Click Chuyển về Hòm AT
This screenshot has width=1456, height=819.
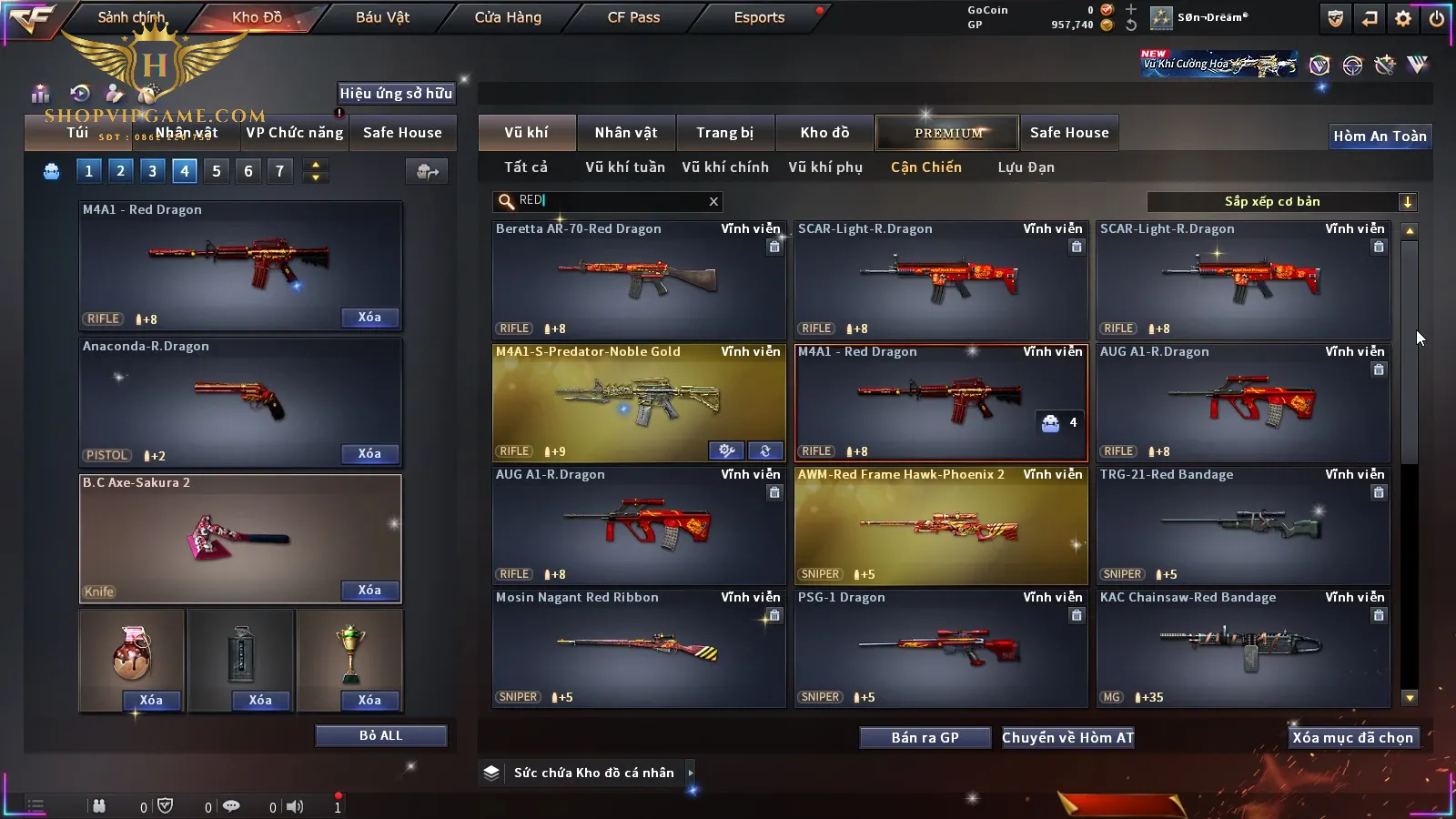click(1068, 737)
